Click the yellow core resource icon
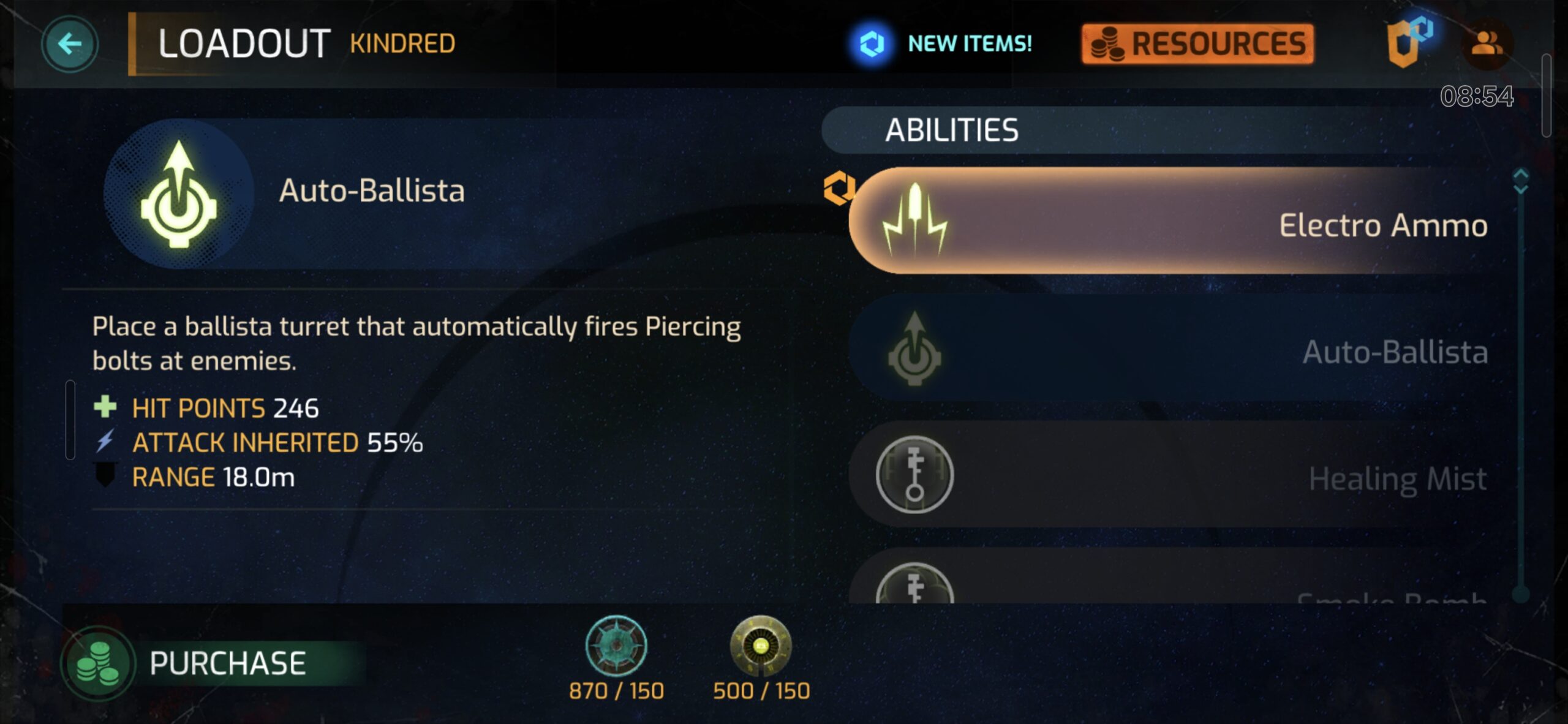Viewport: 1568px width, 724px height. [761, 646]
